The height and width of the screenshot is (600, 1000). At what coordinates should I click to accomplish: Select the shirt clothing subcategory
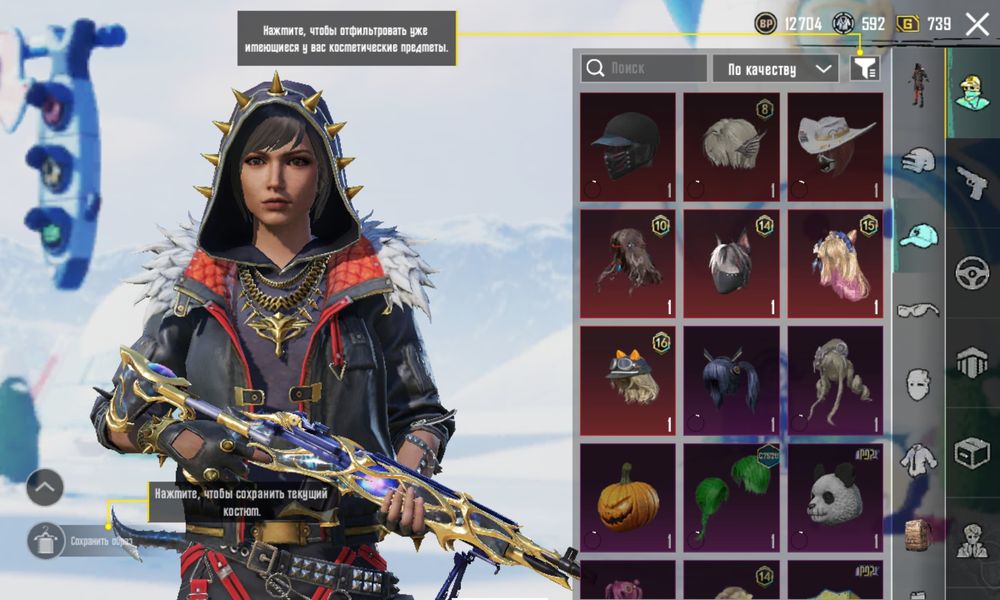click(x=918, y=460)
